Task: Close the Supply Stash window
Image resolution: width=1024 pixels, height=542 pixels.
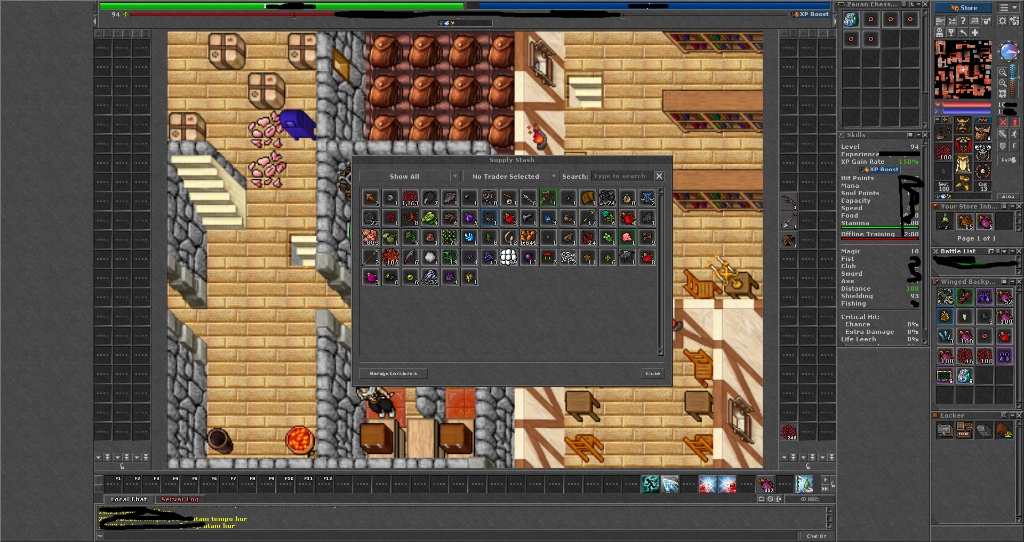Action: tap(659, 176)
